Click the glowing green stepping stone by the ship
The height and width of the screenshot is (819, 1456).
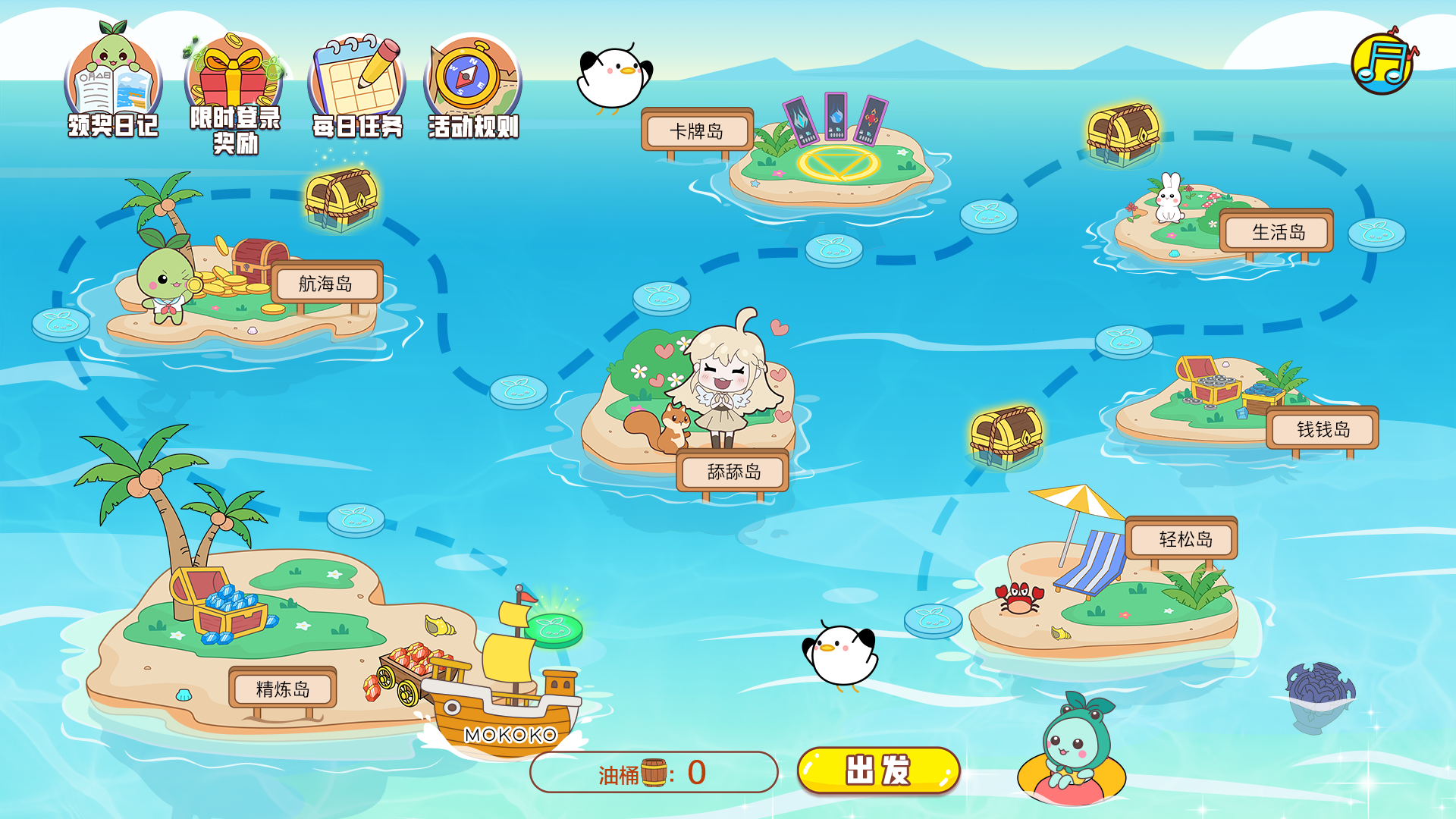tap(554, 629)
